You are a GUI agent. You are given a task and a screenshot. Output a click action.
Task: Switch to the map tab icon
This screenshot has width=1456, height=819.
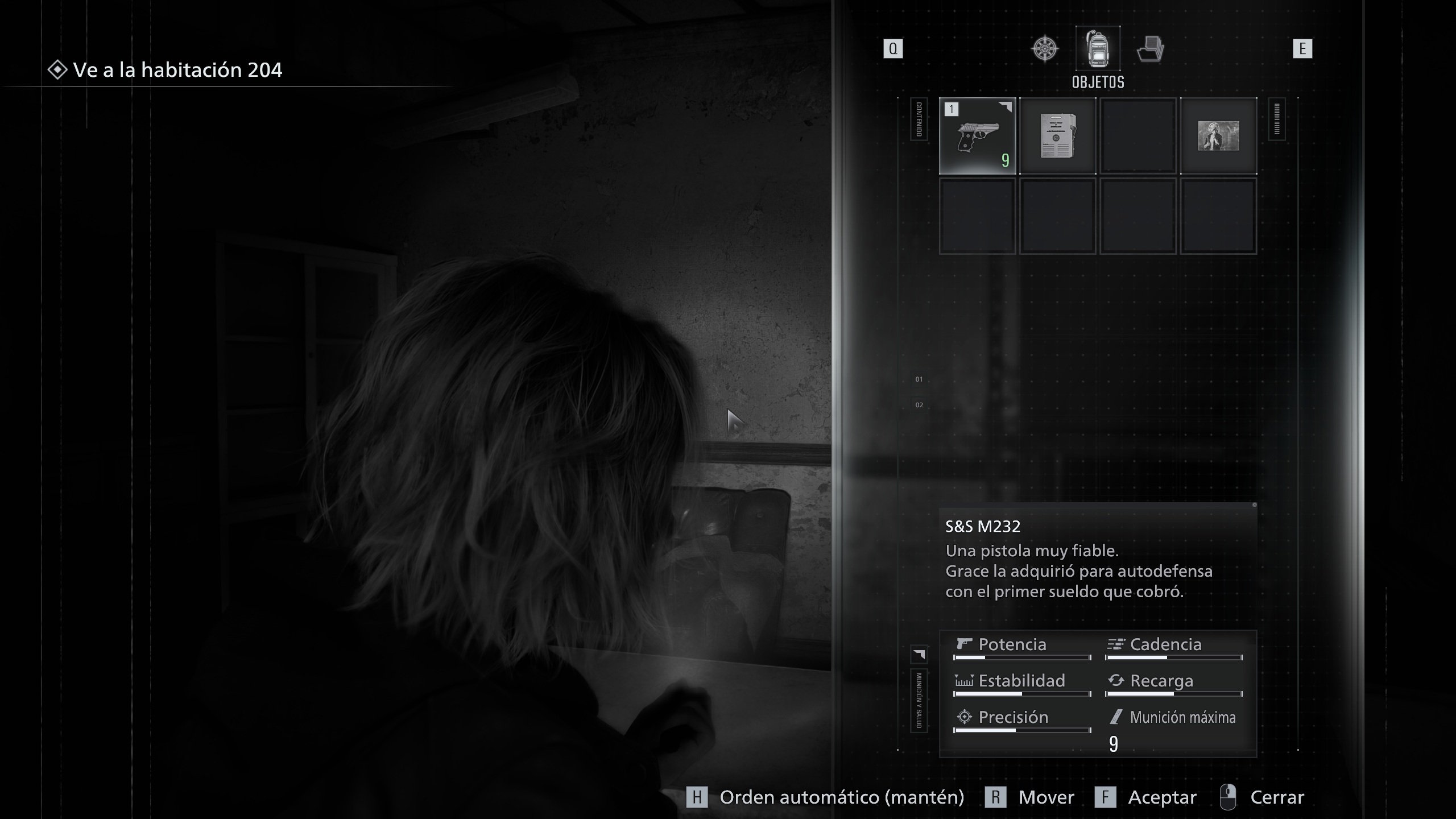point(1045,49)
